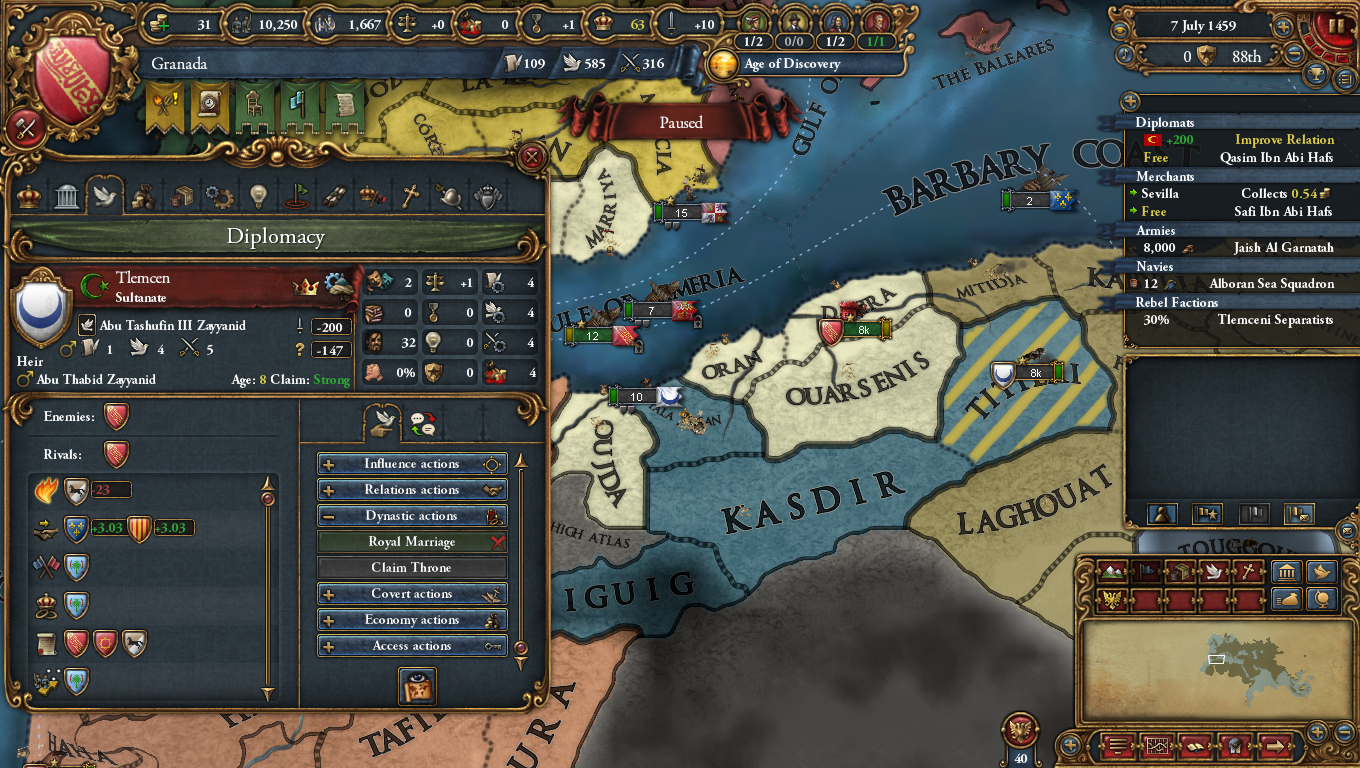Expand the Influence actions category
Screen dimensions: 1360x768
point(412,463)
